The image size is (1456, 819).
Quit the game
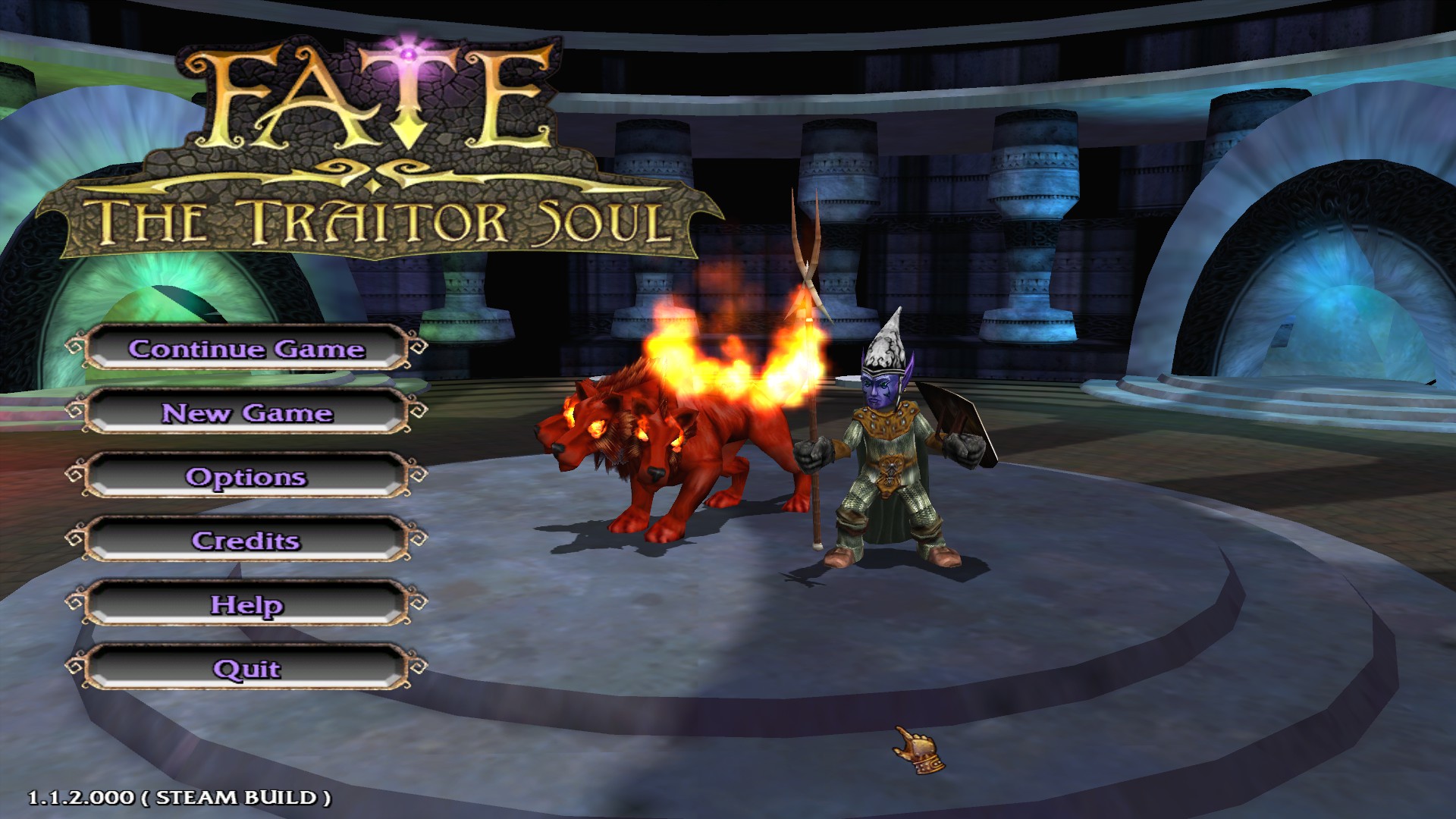246,670
